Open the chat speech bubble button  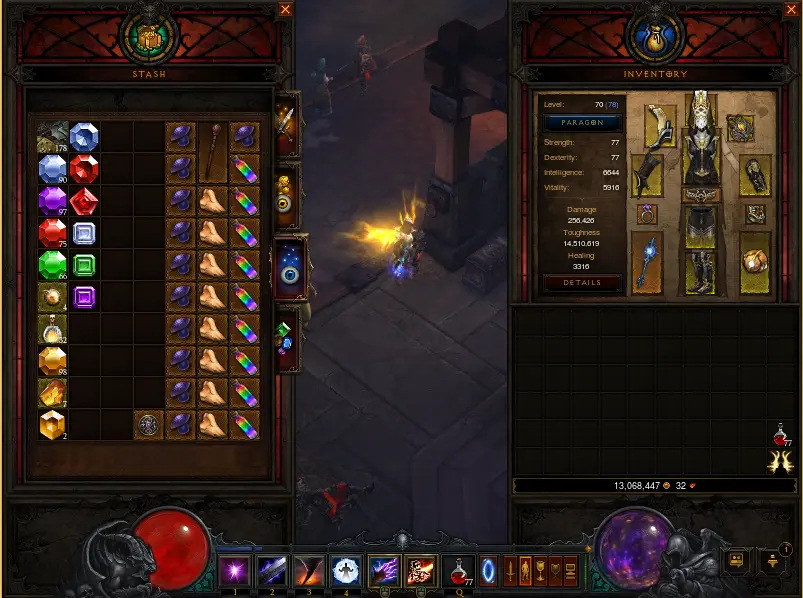pos(737,561)
